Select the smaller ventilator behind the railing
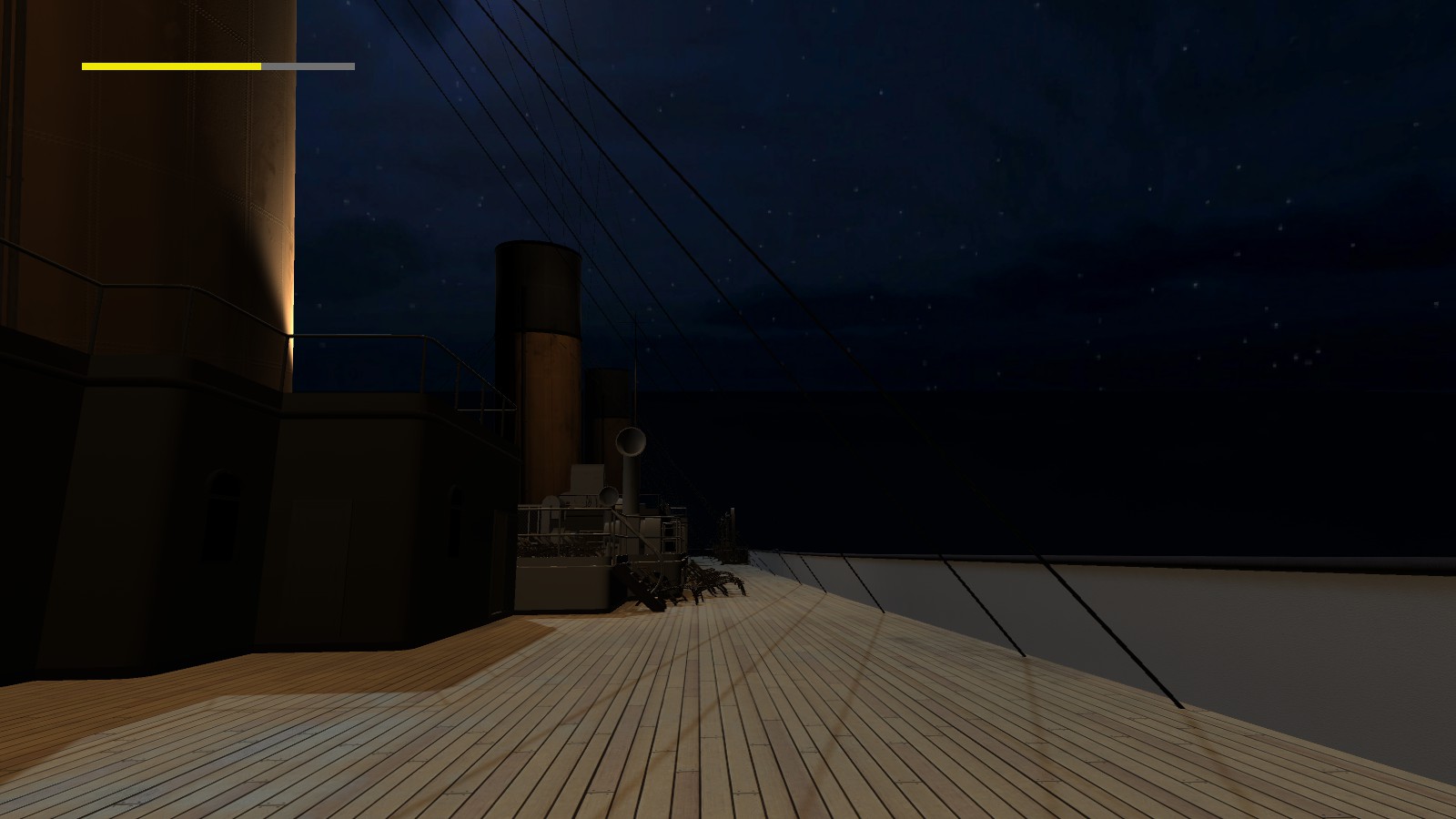 click(x=609, y=496)
